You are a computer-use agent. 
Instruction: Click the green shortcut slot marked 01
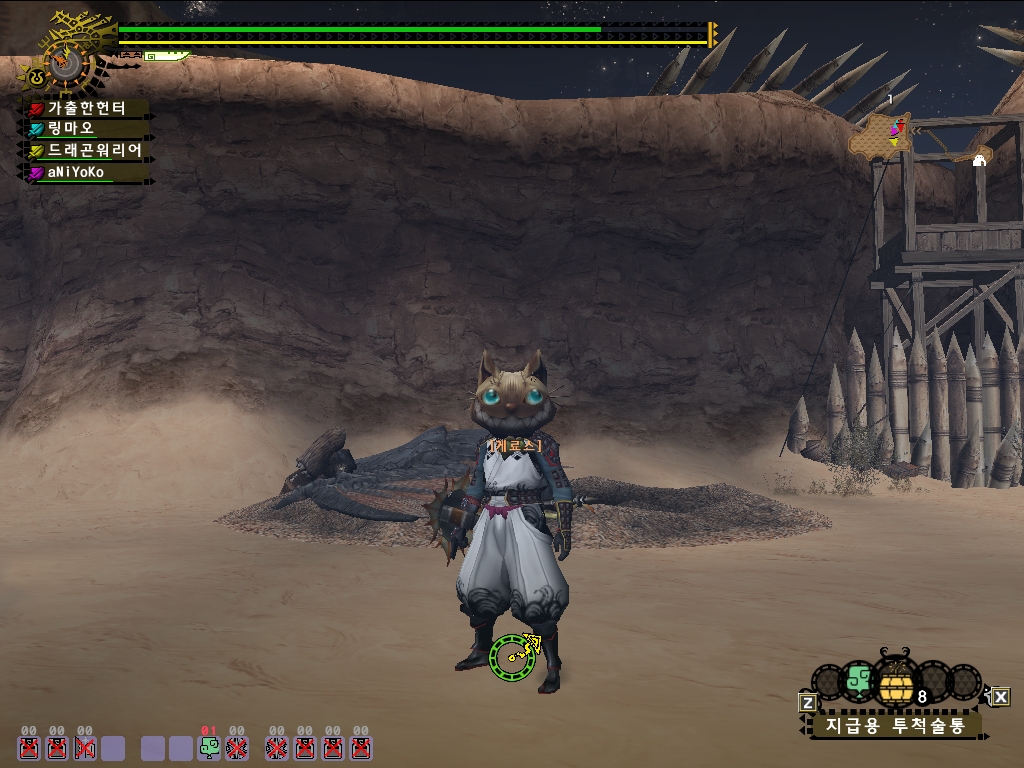(209, 747)
